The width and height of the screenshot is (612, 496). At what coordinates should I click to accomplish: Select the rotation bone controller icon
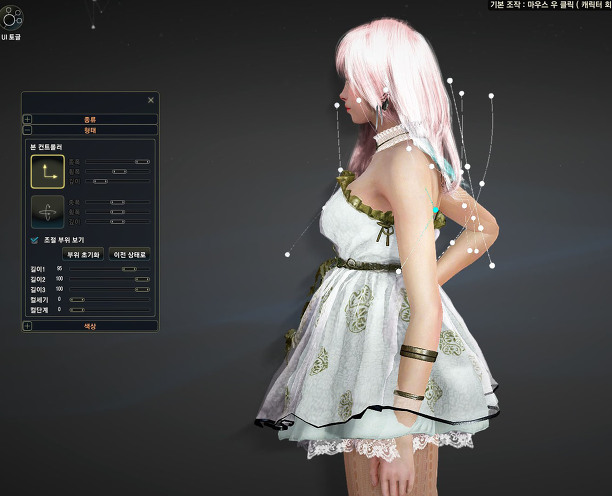47,212
